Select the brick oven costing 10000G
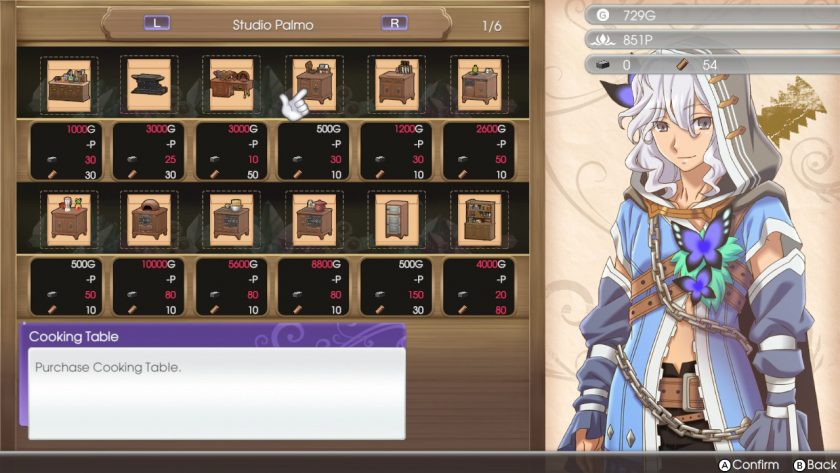 pyautogui.click(x=150, y=219)
